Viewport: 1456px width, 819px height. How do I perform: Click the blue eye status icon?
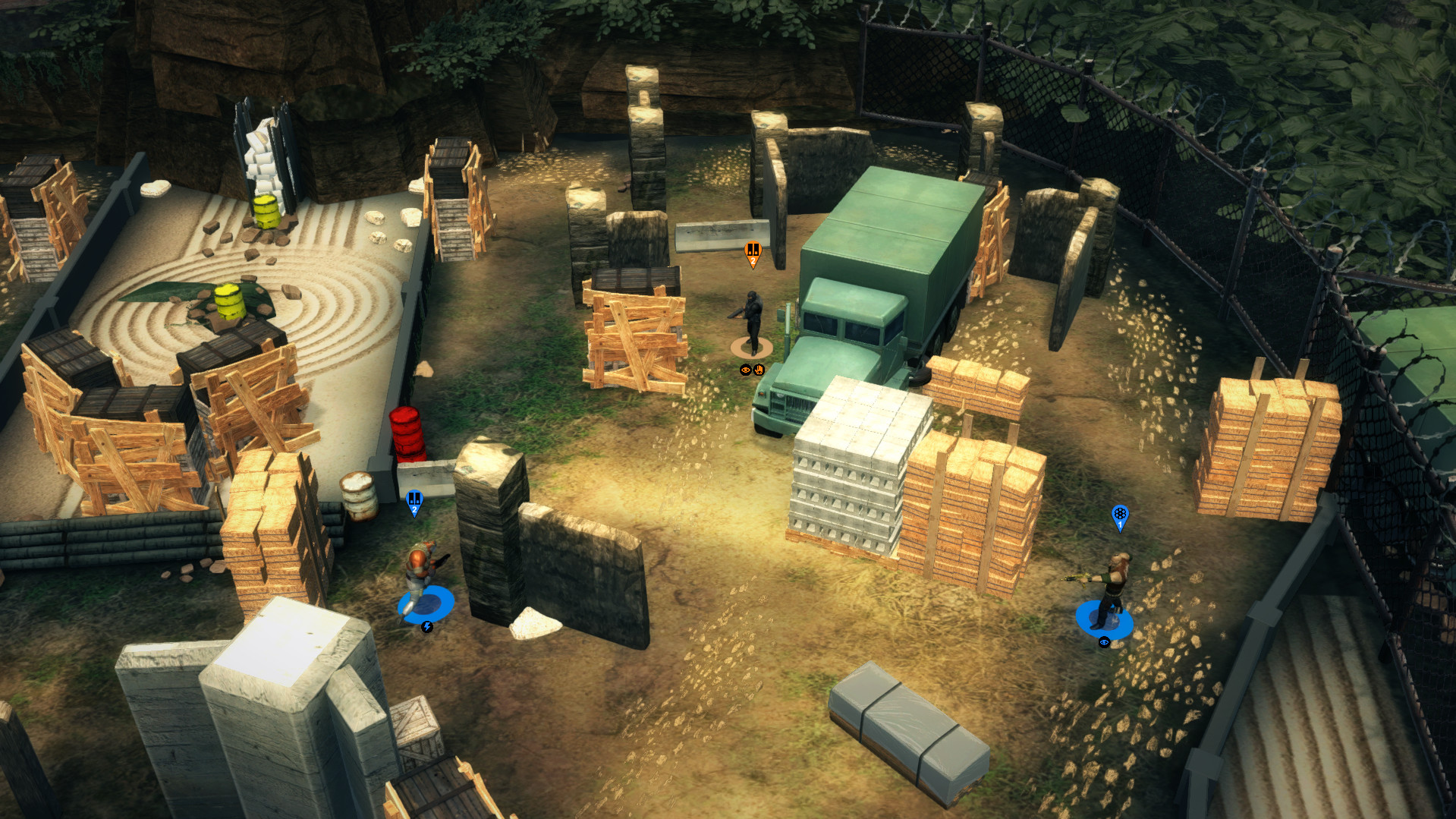pyautogui.click(x=1105, y=642)
